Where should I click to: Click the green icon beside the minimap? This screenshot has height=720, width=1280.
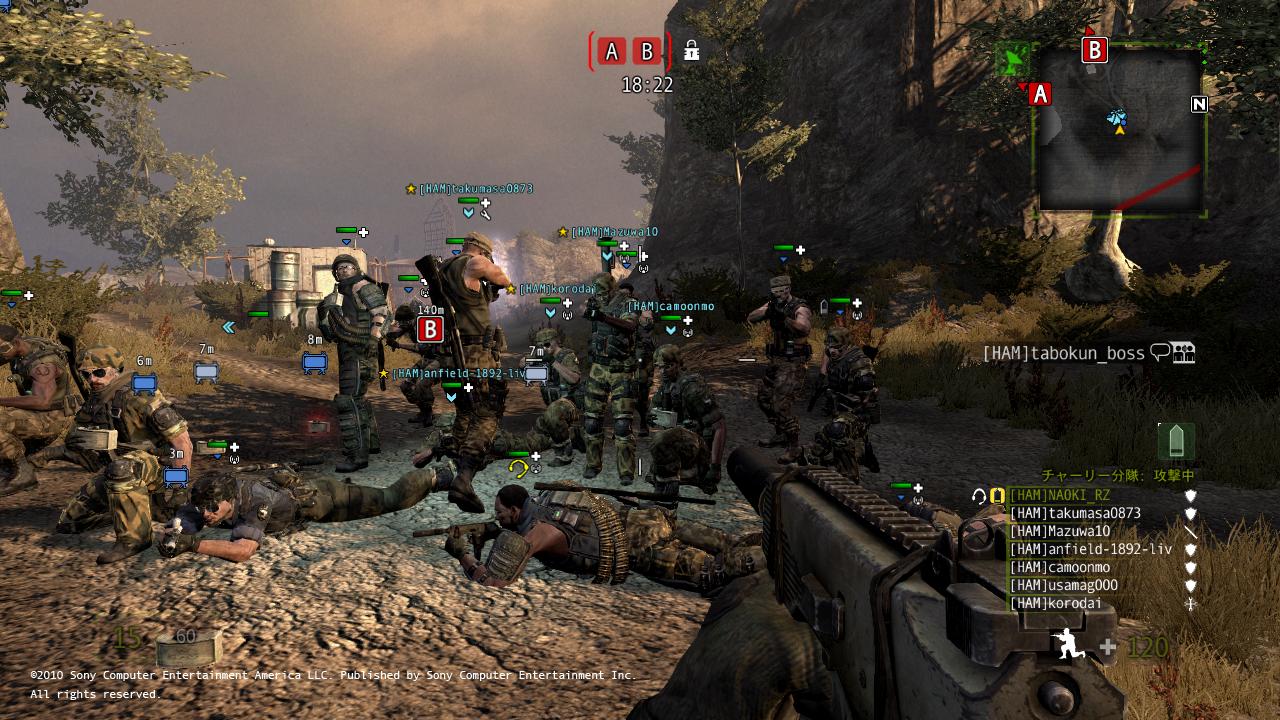1014,59
